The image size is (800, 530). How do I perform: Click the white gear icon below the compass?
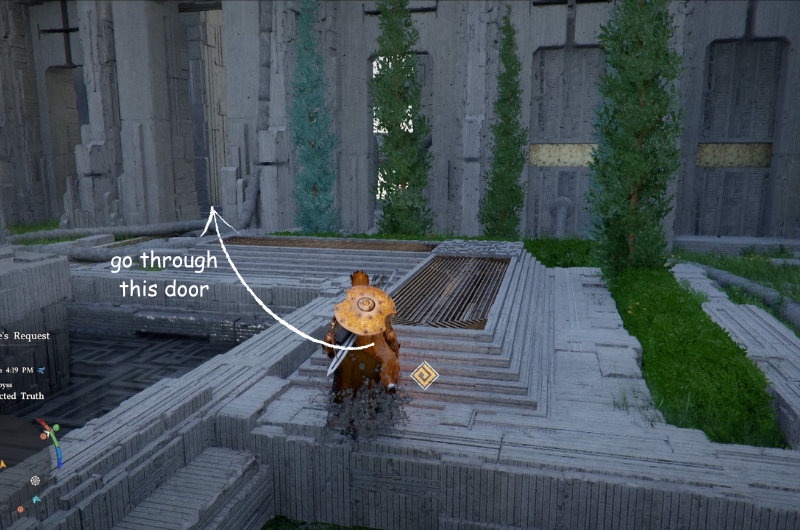[x=36, y=481]
